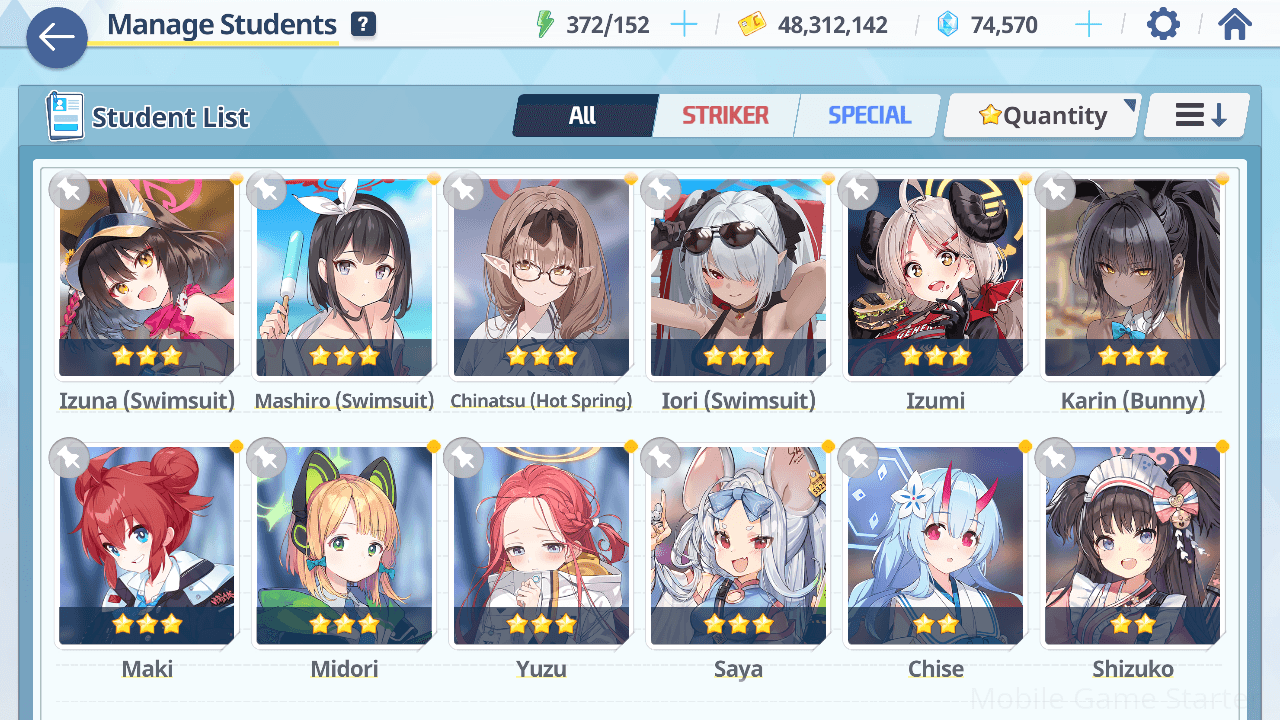
Task: Choose the Midori student card
Action: [x=344, y=546]
